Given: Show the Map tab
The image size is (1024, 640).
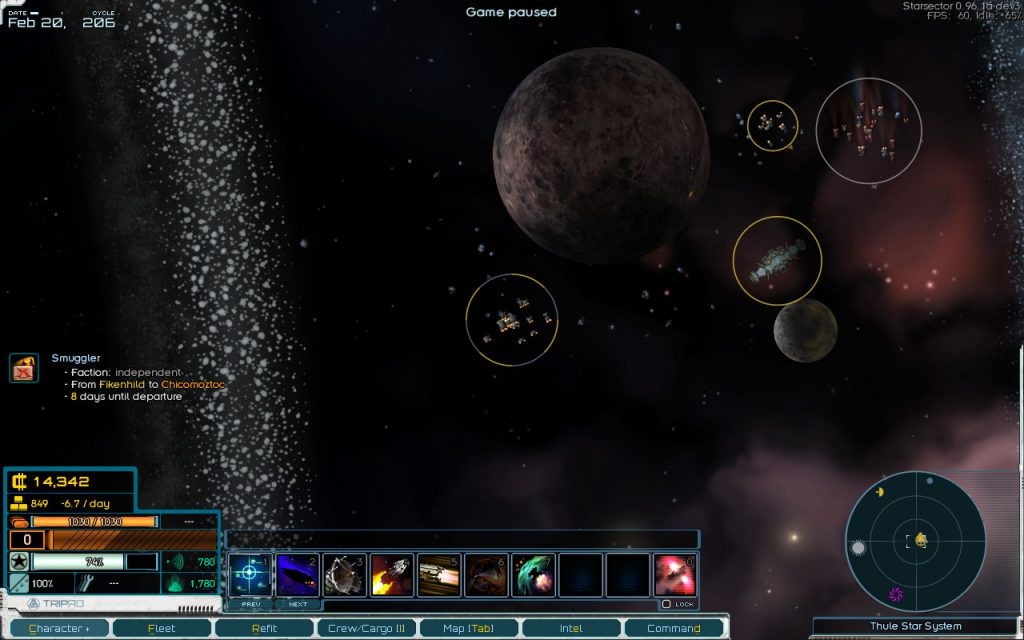Looking at the screenshot, I should tap(468, 628).
